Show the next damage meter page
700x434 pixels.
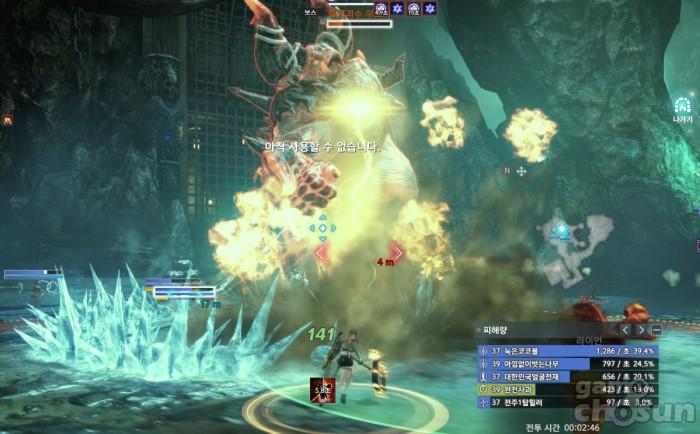641,329
